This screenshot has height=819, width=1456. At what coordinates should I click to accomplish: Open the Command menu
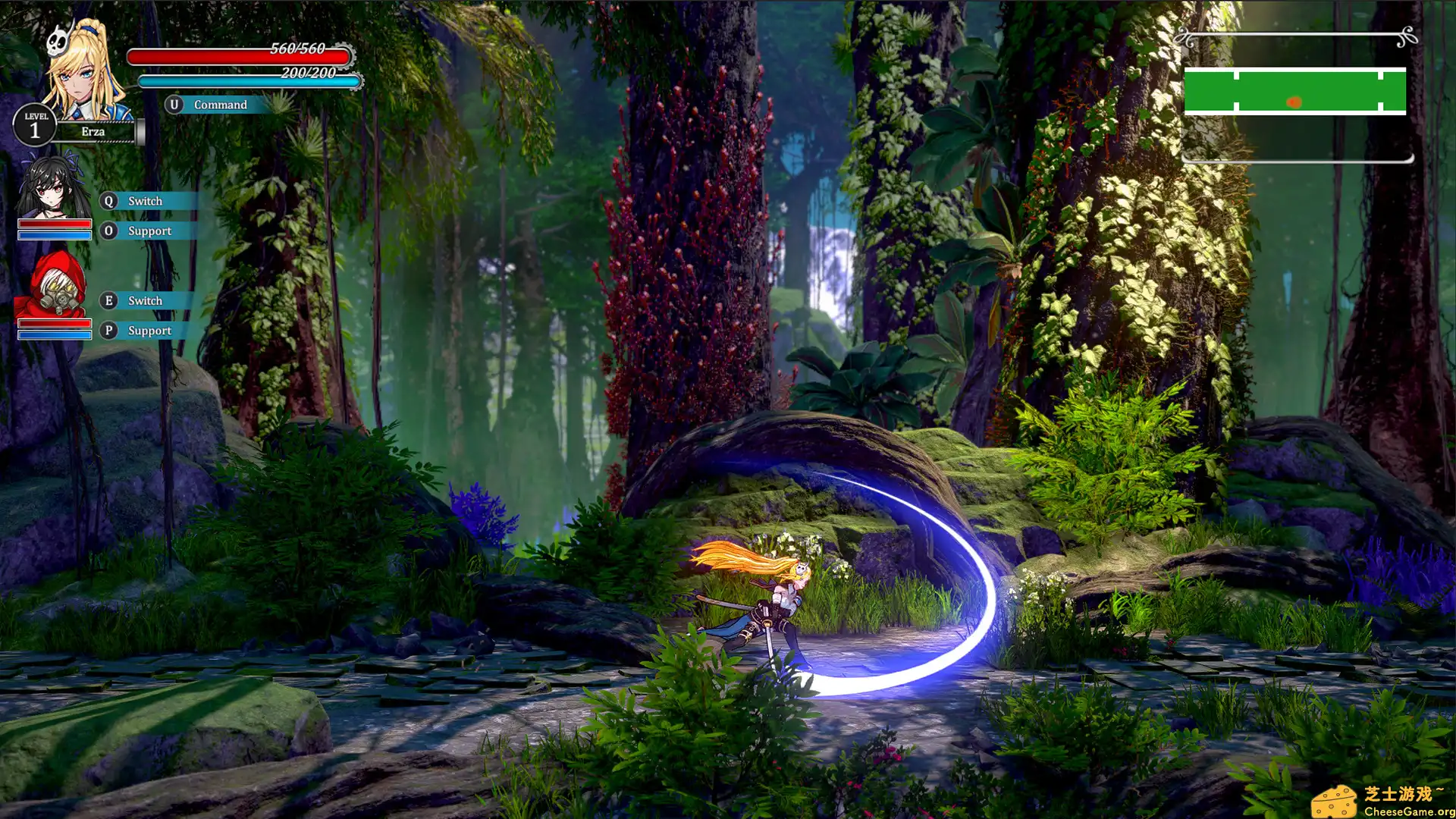coord(221,105)
